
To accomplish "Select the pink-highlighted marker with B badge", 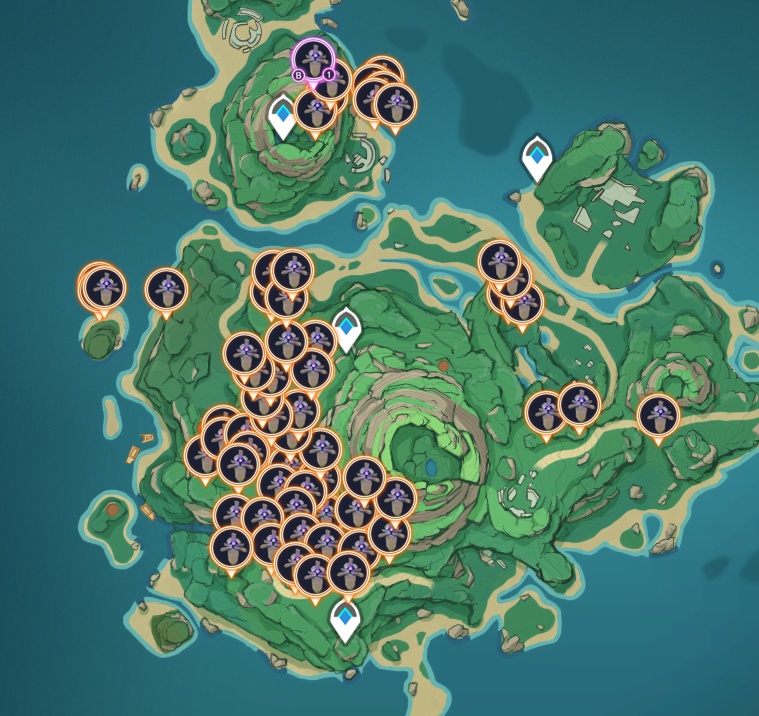I will pos(313,59).
